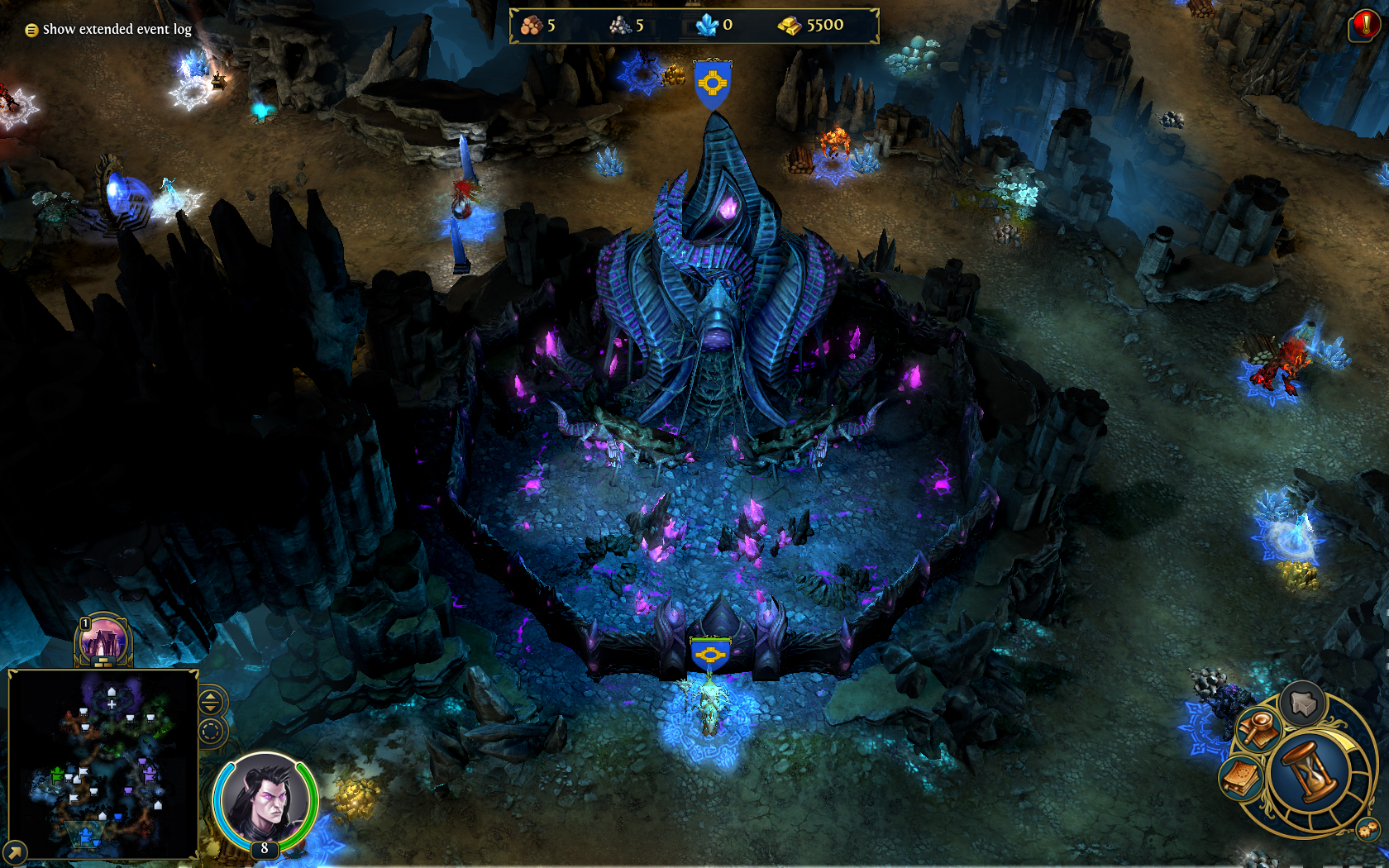The image size is (1389, 868).
Task: Click the dashed circle minimap button
Action: tap(210, 732)
